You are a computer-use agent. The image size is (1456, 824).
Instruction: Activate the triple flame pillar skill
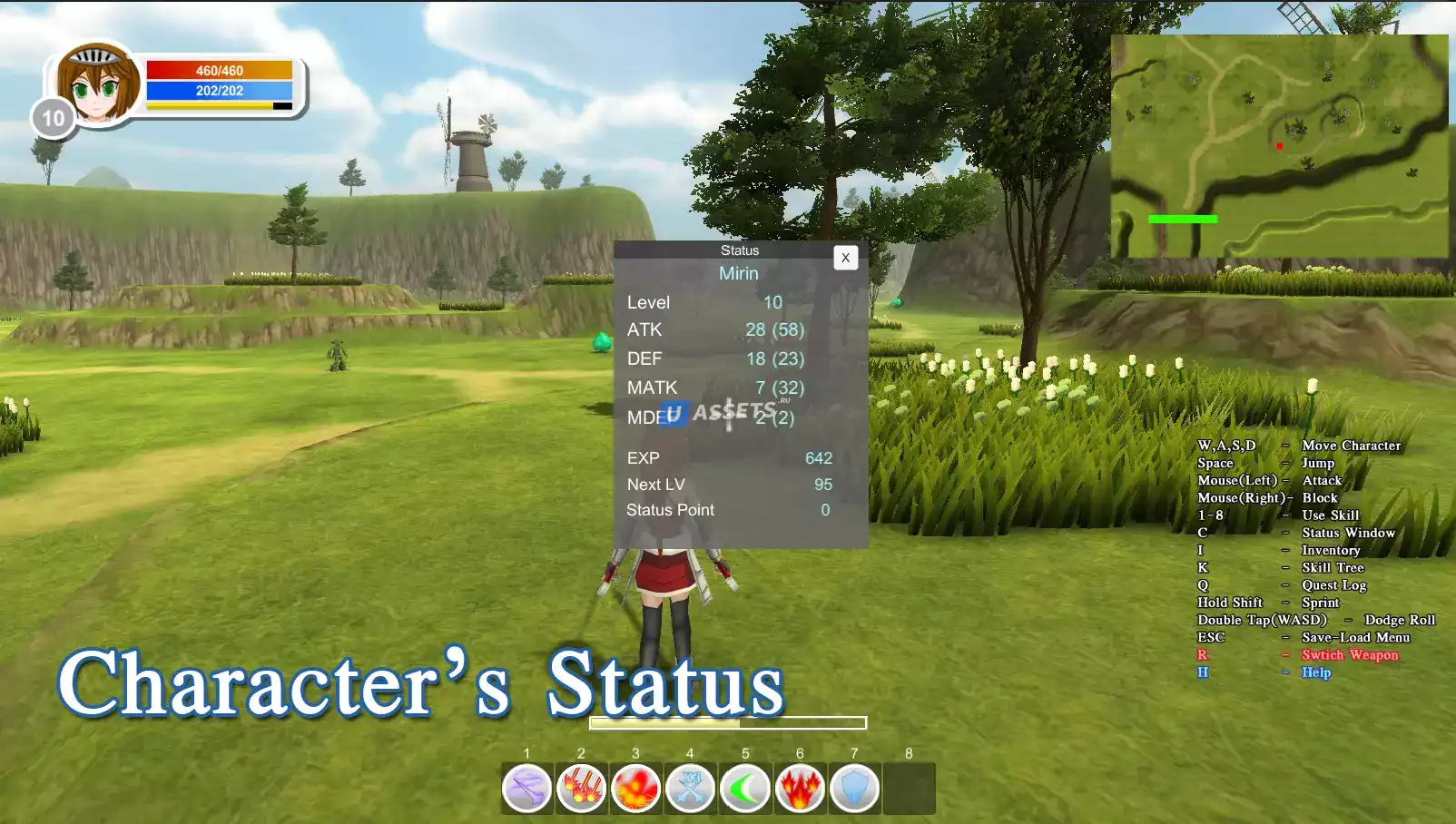[800, 788]
